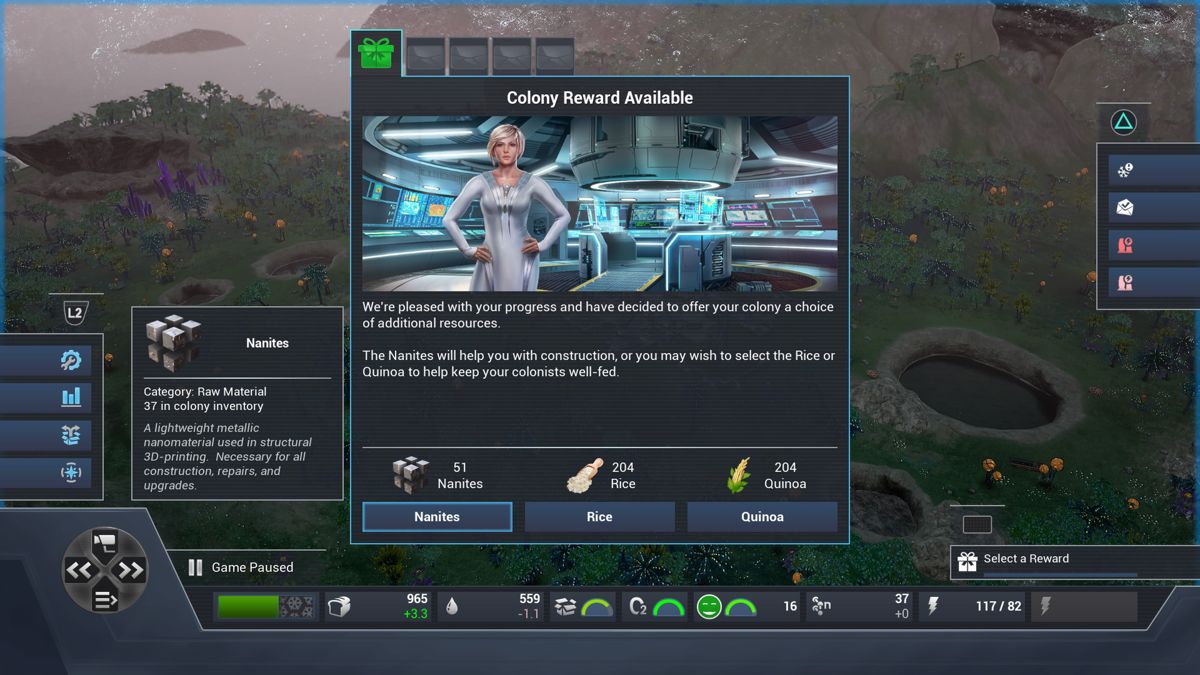Viewport: 1200px width, 675px height.
Task: Open the gear and wrench menu
Action: (x=70, y=360)
